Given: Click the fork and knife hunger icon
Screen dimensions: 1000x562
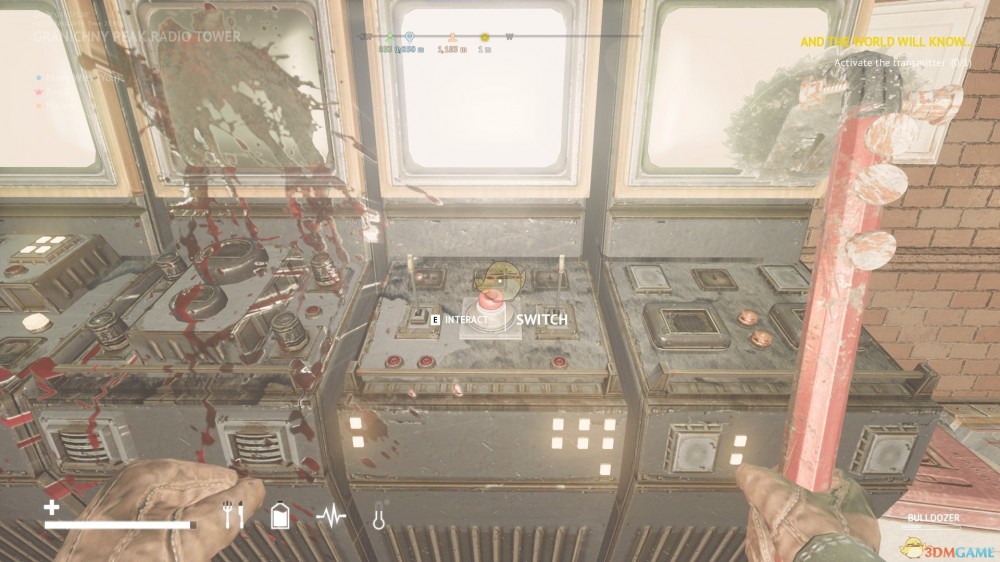Looking at the screenshot, I should (x=232, y=516).
